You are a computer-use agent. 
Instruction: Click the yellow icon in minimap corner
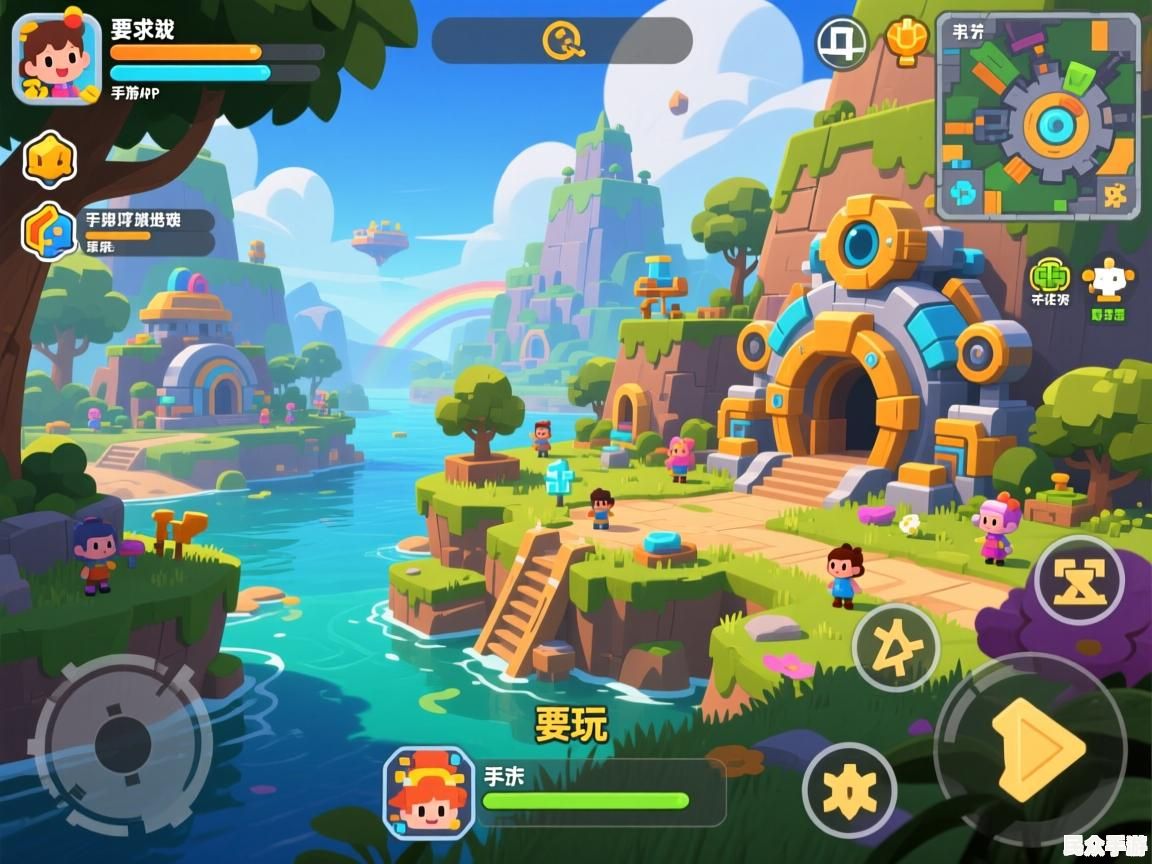(x=1114, y=192)
